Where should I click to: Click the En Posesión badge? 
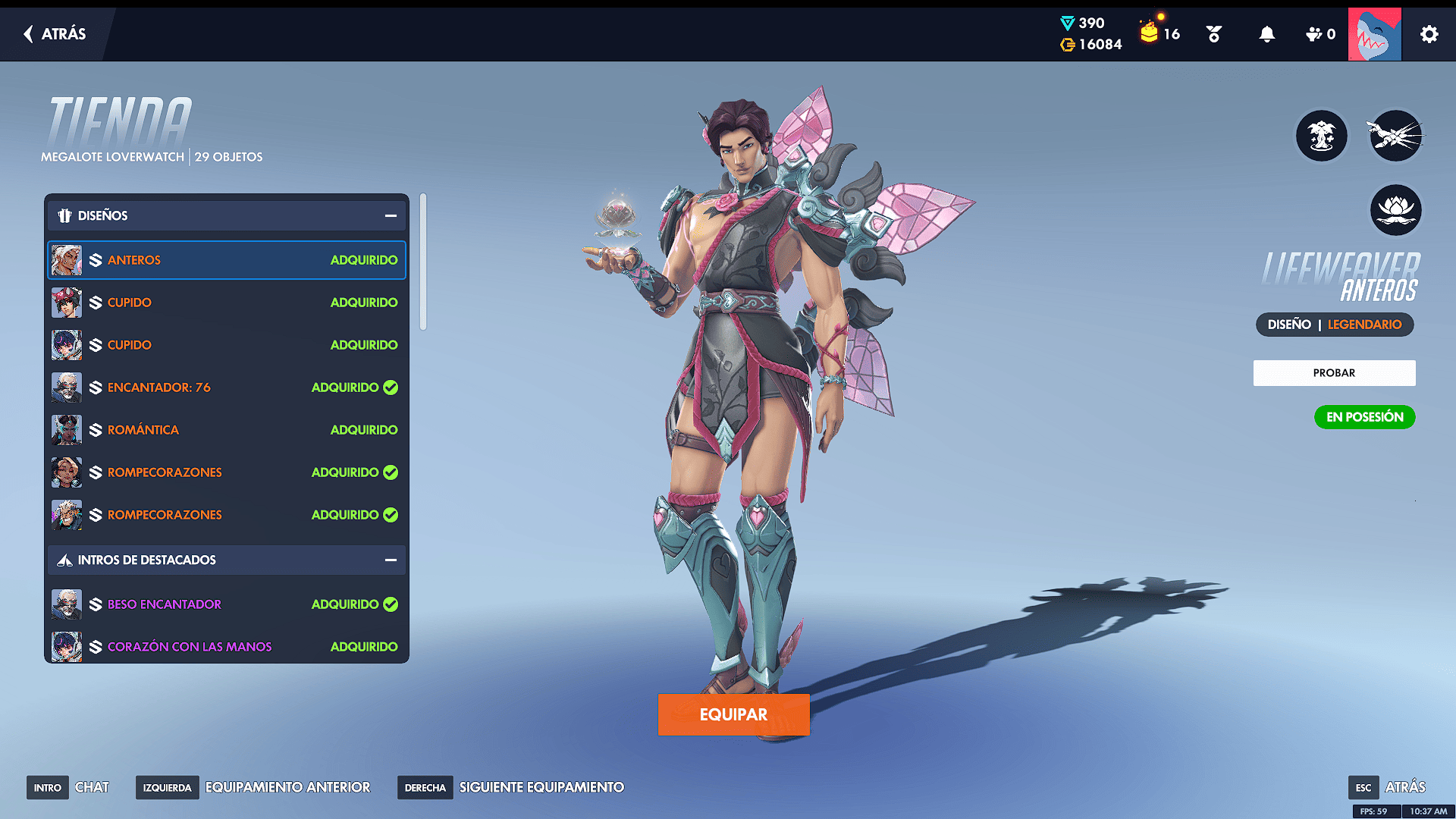pos(1364,417)
